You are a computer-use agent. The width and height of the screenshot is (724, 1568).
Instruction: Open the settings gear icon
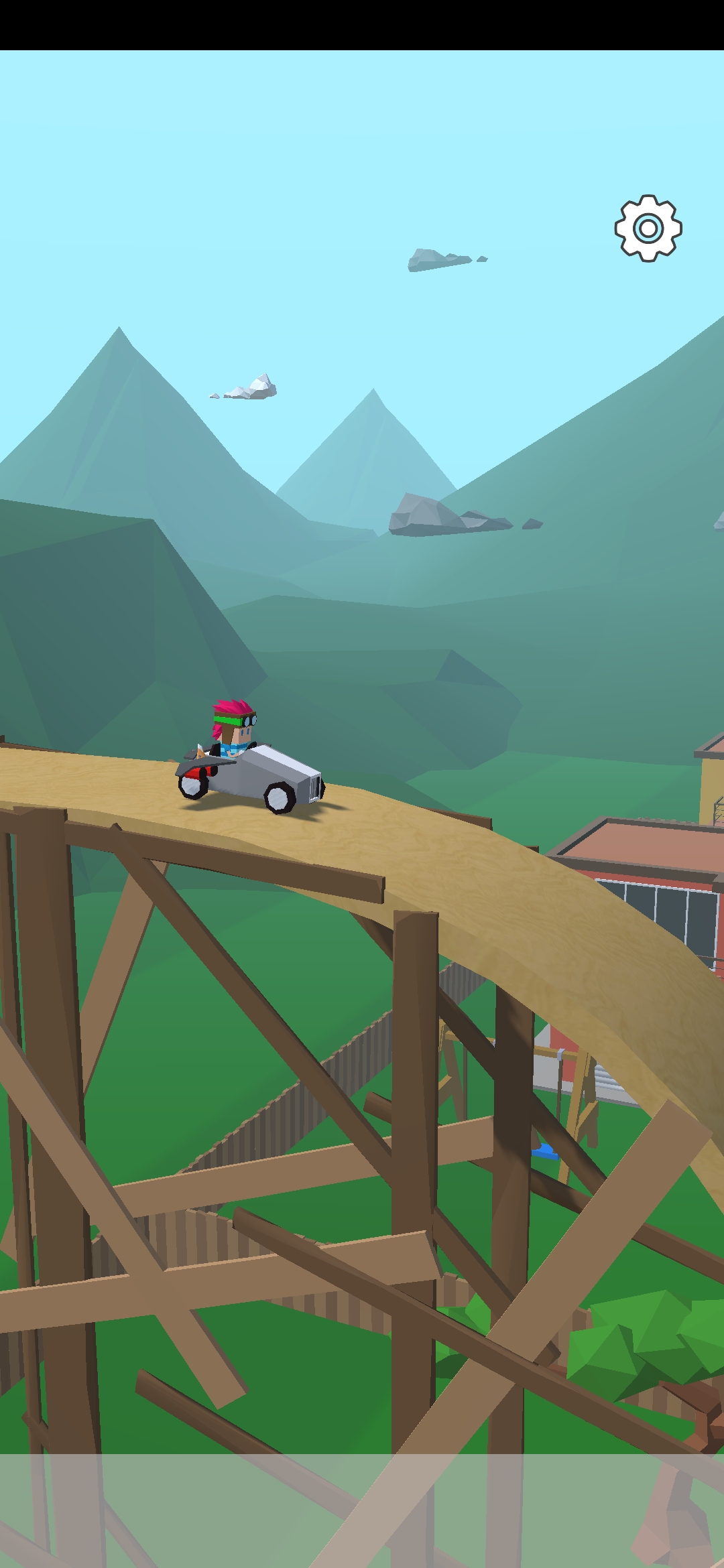tap(648, 228)
